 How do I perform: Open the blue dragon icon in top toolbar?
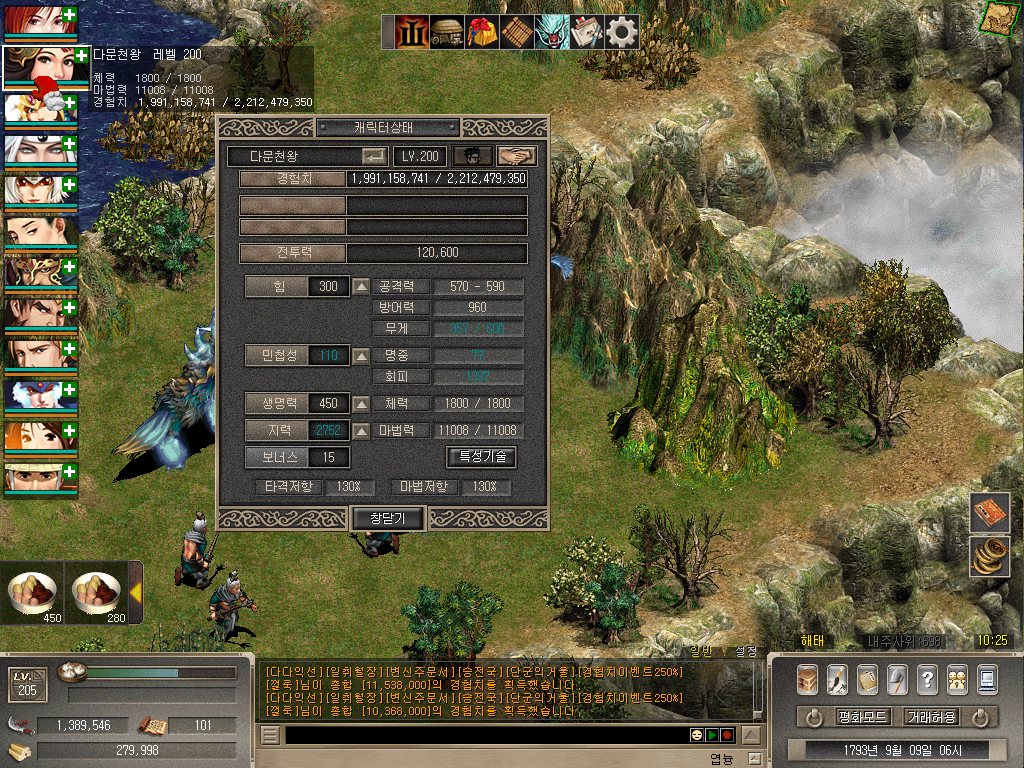pos(552,32)
